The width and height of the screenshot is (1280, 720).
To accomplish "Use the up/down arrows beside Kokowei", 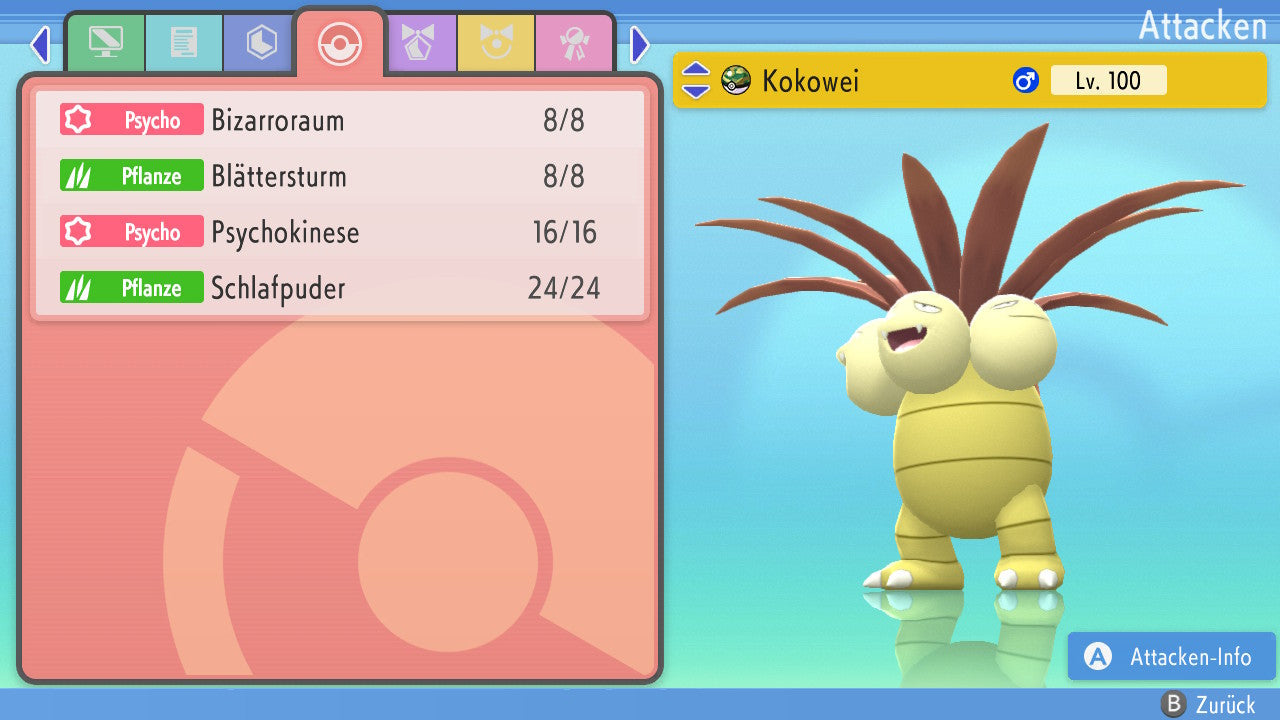I will (x=696, y=80).
